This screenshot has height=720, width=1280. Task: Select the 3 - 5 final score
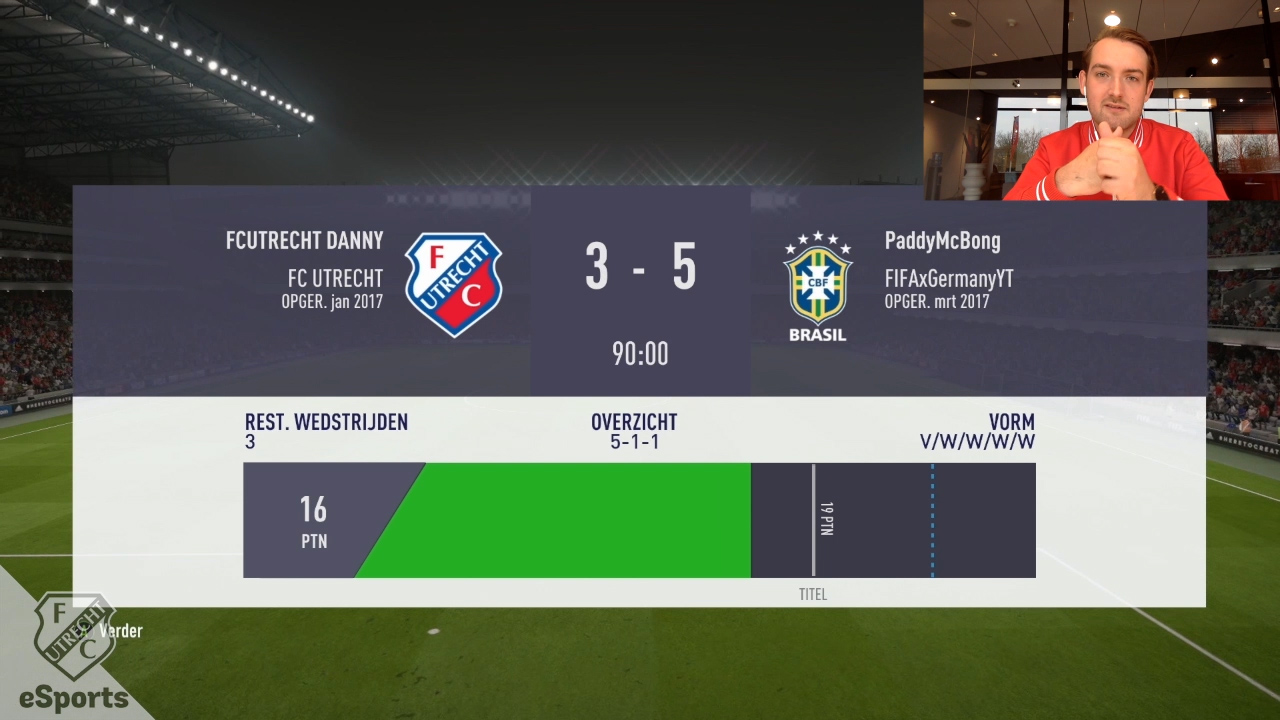tap(640, 267)
